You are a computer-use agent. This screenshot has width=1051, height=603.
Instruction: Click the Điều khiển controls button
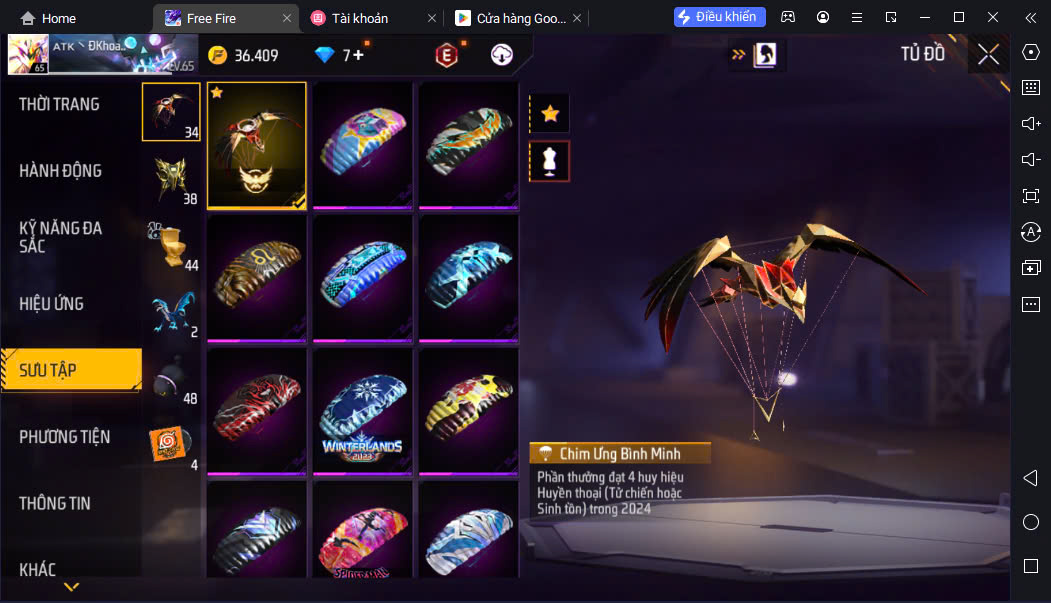click(x=720, y=17)
